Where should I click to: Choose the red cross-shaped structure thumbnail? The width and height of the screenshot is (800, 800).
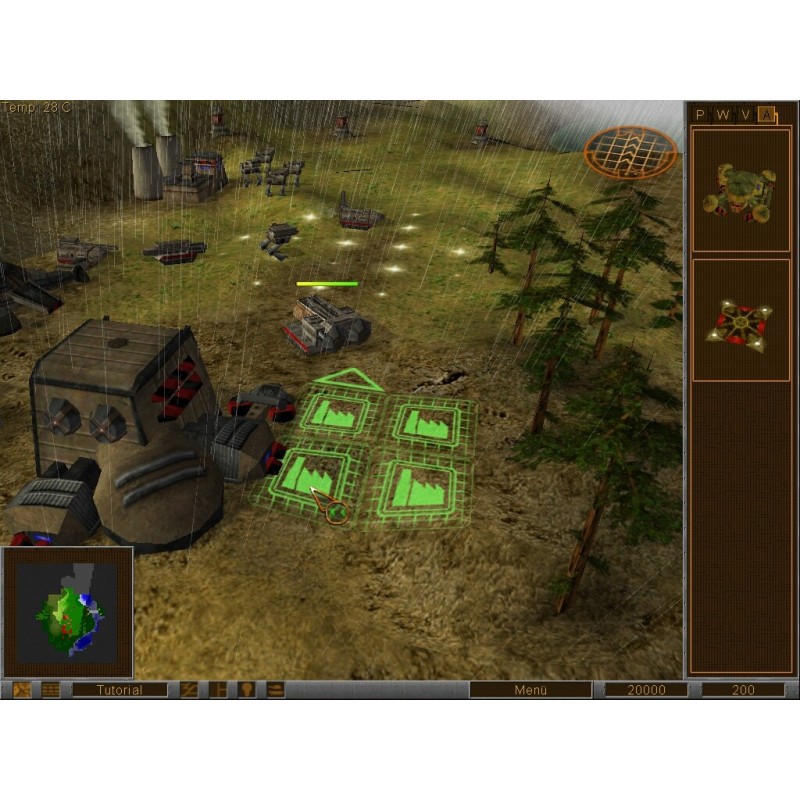[x=741, y=321]
